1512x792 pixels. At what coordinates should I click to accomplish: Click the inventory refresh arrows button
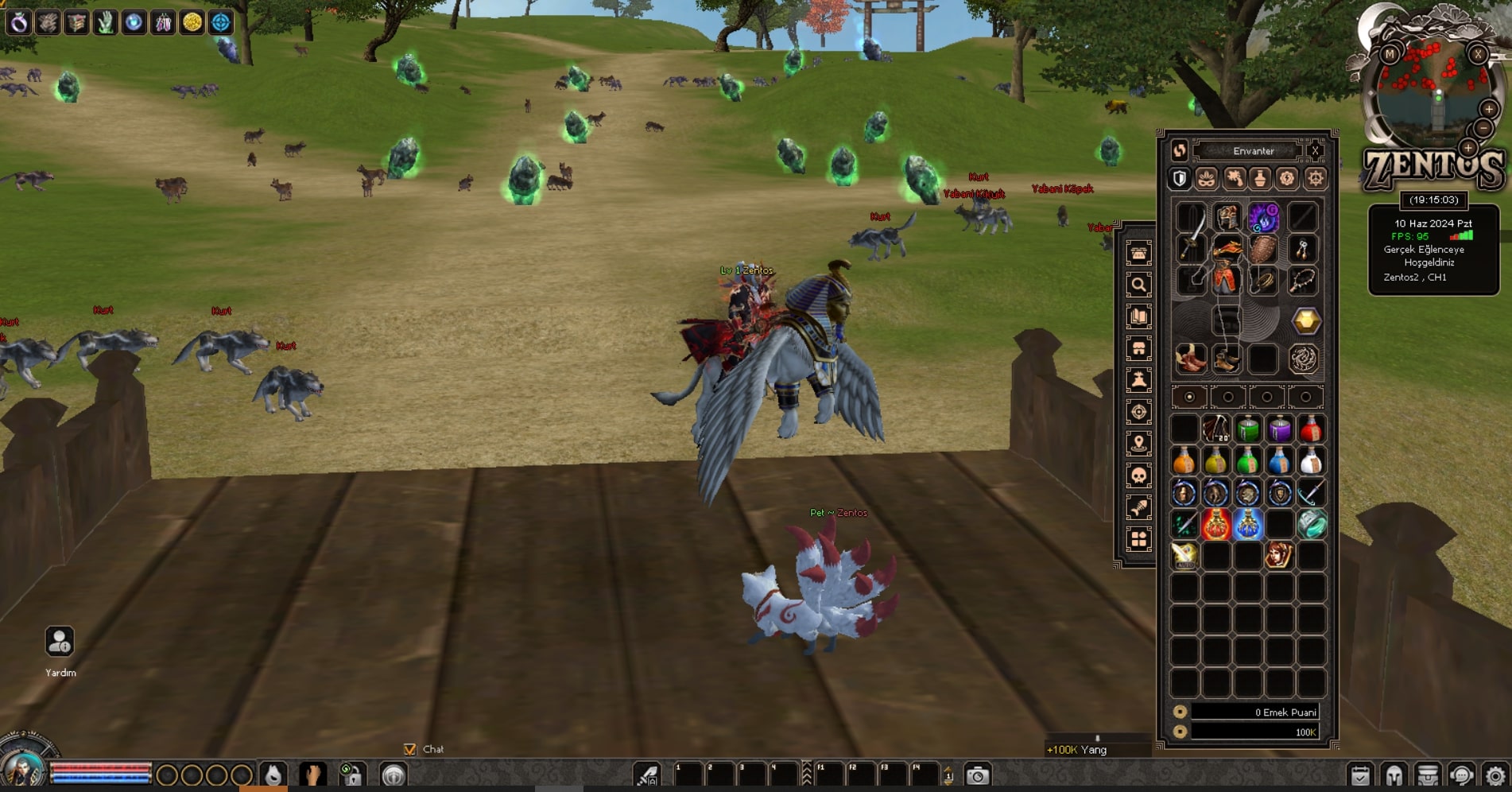tap(1179, 150)
